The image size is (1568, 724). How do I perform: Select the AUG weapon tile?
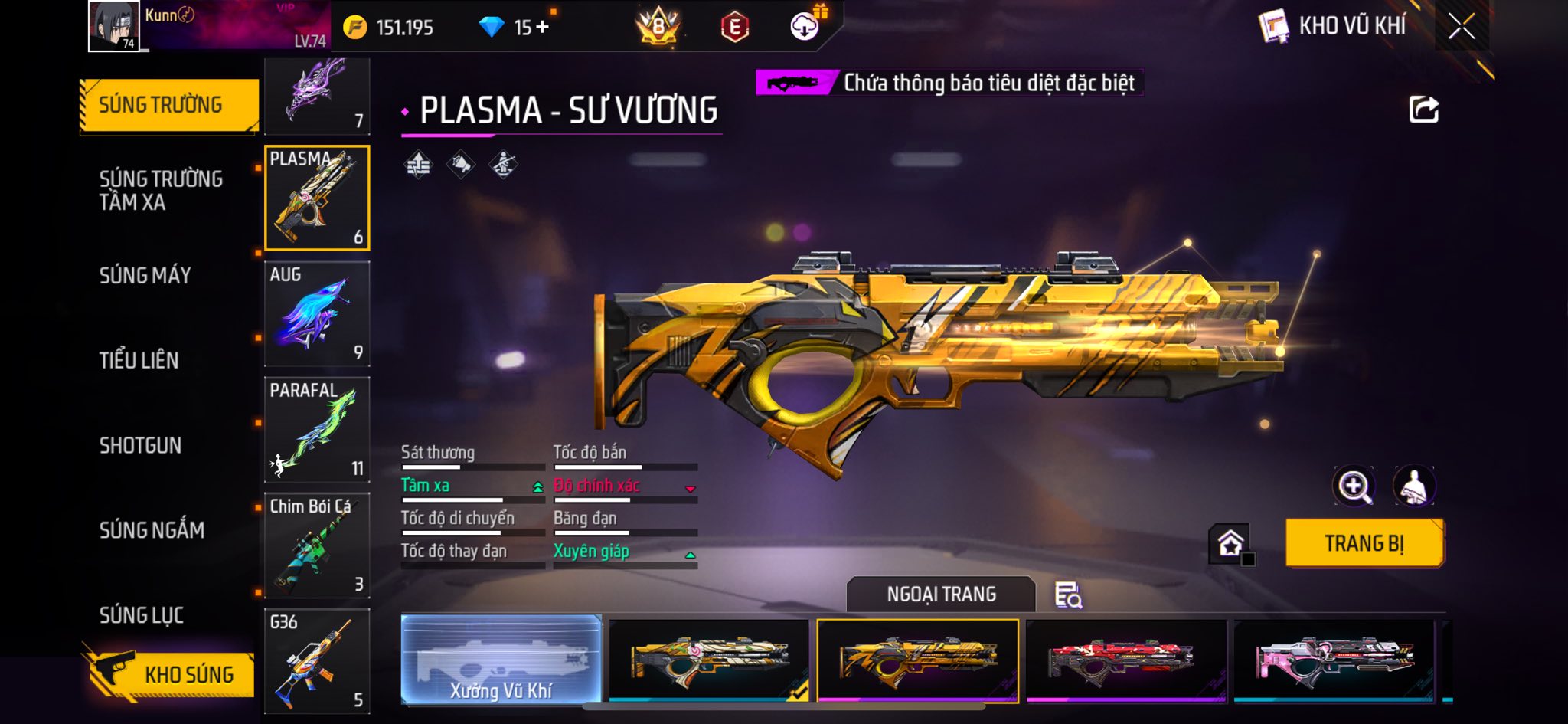pyautogui.click(x=317, y=314)
